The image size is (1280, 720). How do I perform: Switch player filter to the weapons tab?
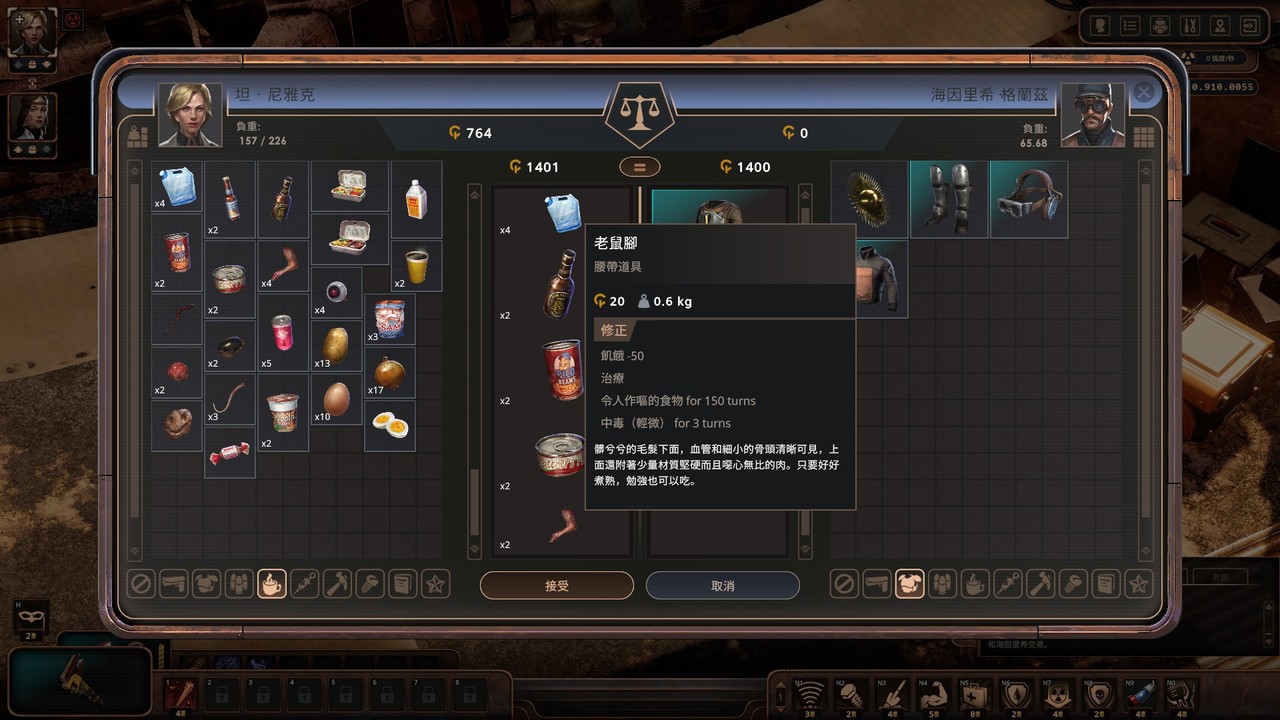pyautogui.click(x=173, y=584)
